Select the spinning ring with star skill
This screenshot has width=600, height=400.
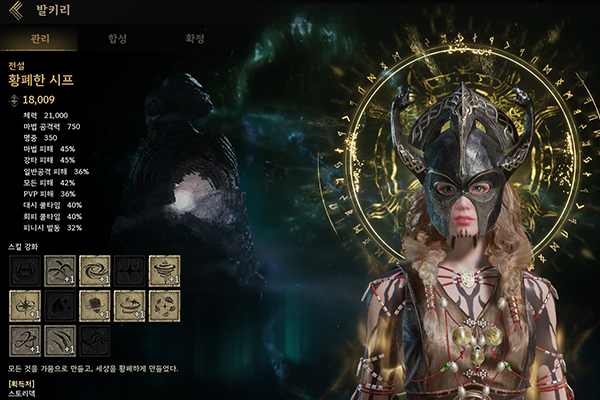click(x=130, y=306)
